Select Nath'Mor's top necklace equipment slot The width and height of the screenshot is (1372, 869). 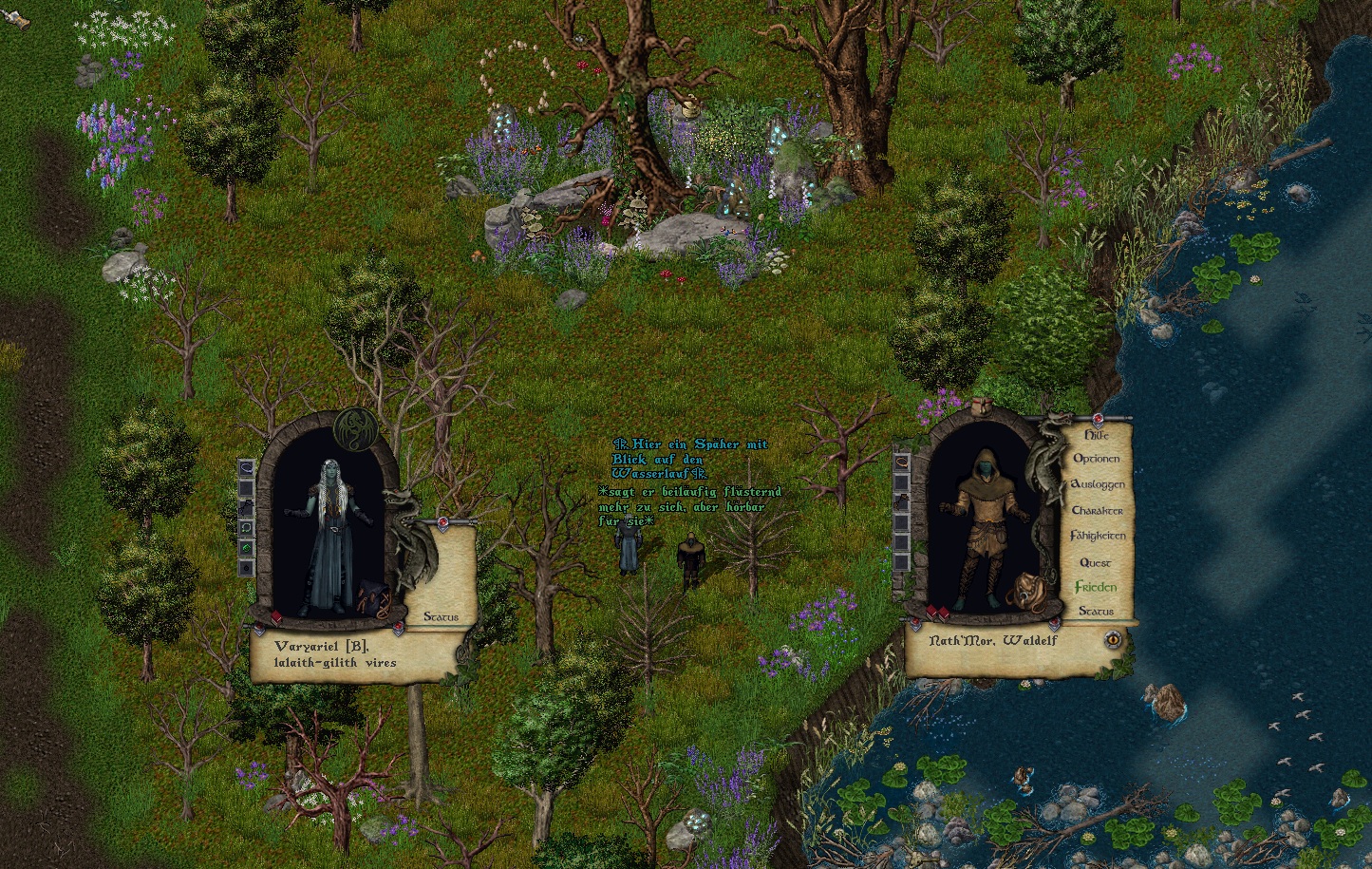click(902, 462)
